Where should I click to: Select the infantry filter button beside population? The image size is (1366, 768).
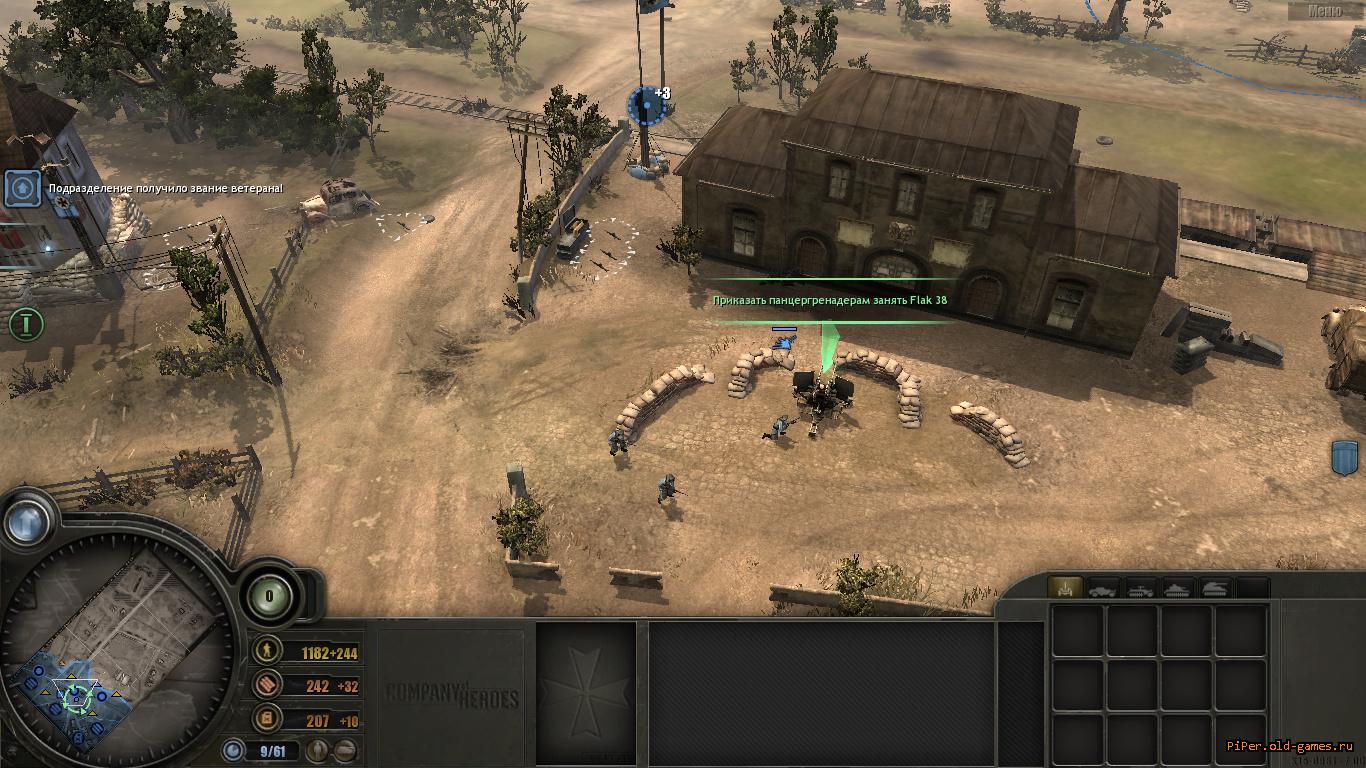317,749
